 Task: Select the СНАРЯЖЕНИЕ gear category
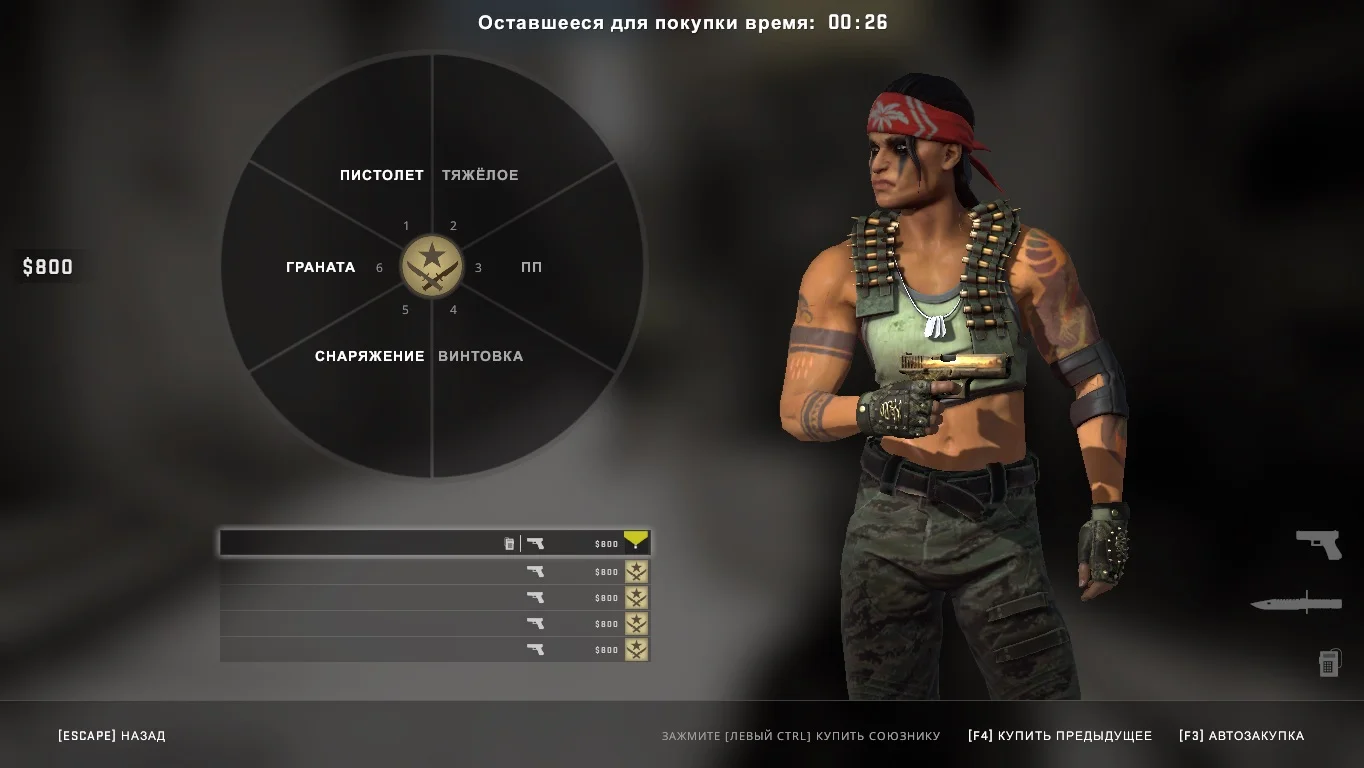370,356
